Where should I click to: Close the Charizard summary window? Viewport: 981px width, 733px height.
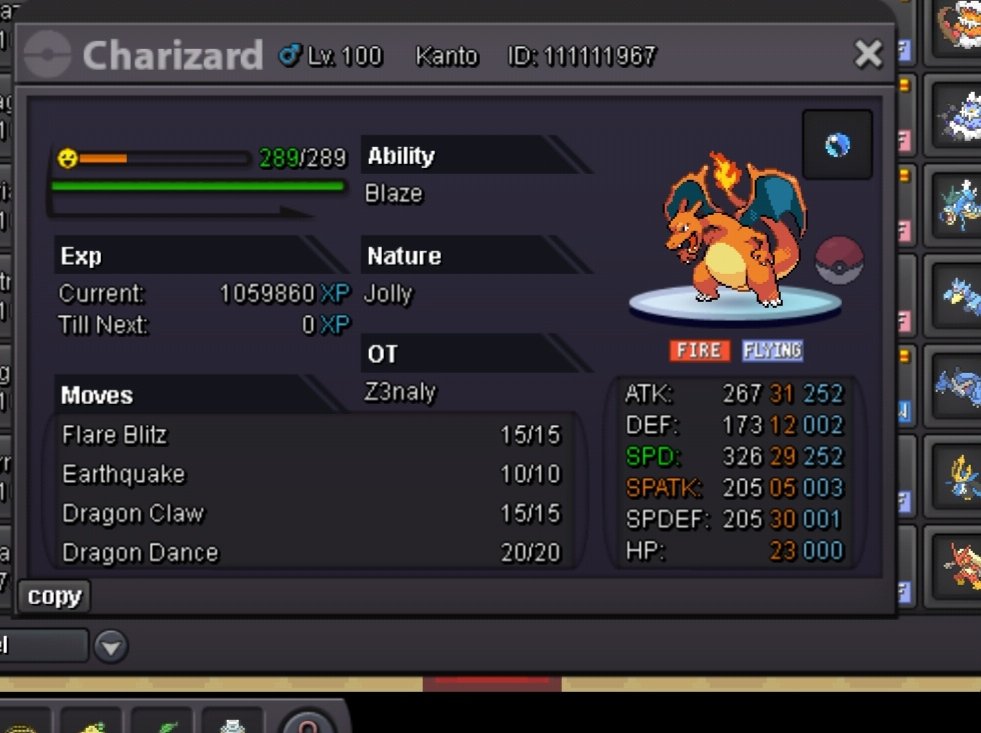tap(868, 54)
